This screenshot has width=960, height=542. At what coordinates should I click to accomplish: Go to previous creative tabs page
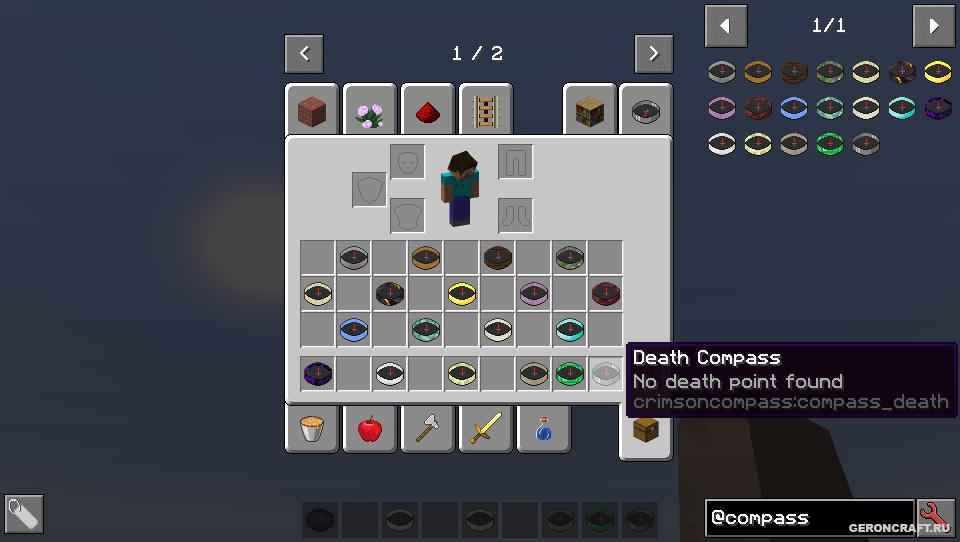tap(304, 54)
